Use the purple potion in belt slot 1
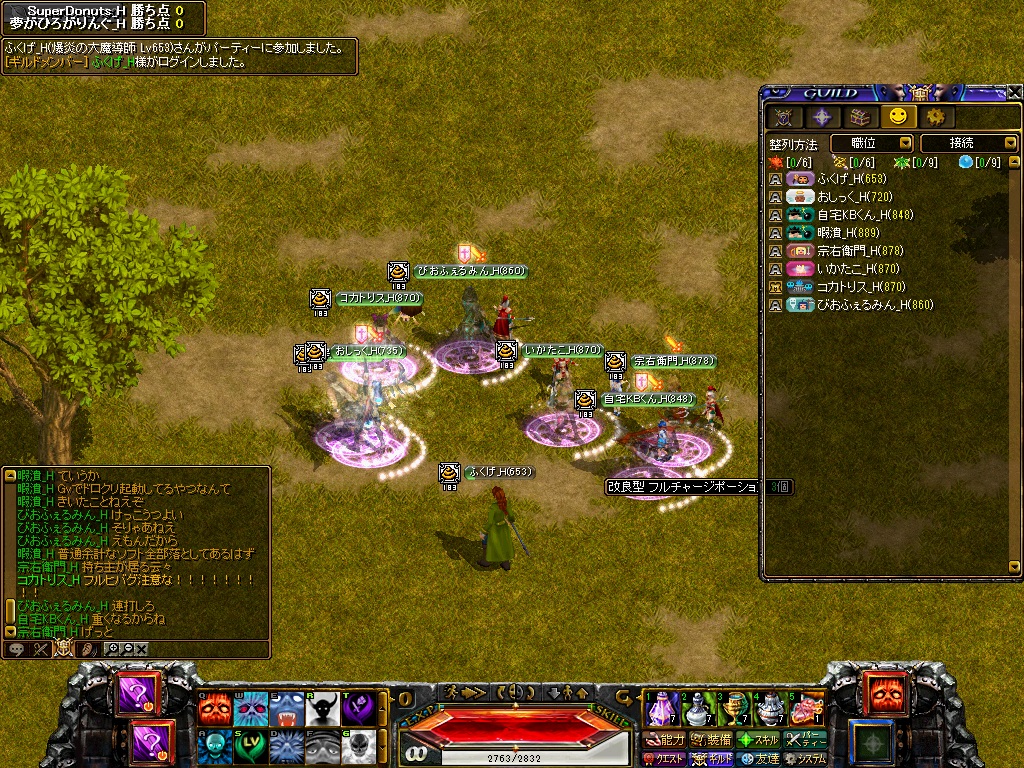 tap(660, 709)
